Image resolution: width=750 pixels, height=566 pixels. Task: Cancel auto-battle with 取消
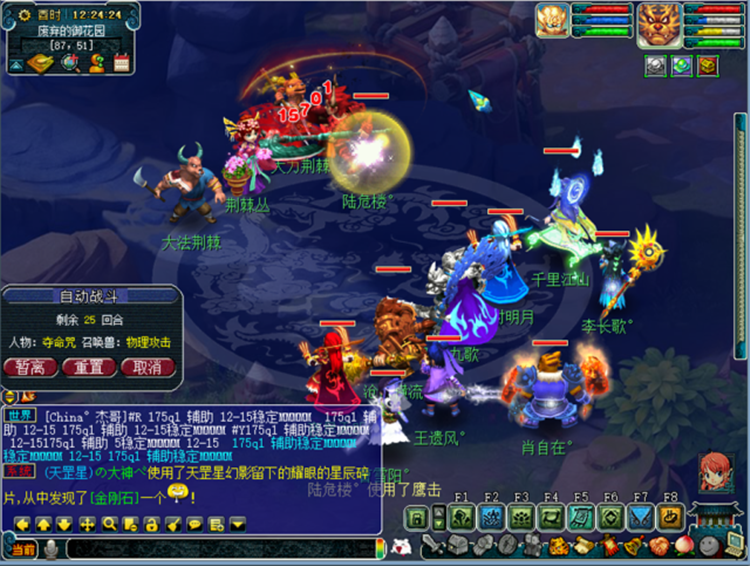point(146,367)
